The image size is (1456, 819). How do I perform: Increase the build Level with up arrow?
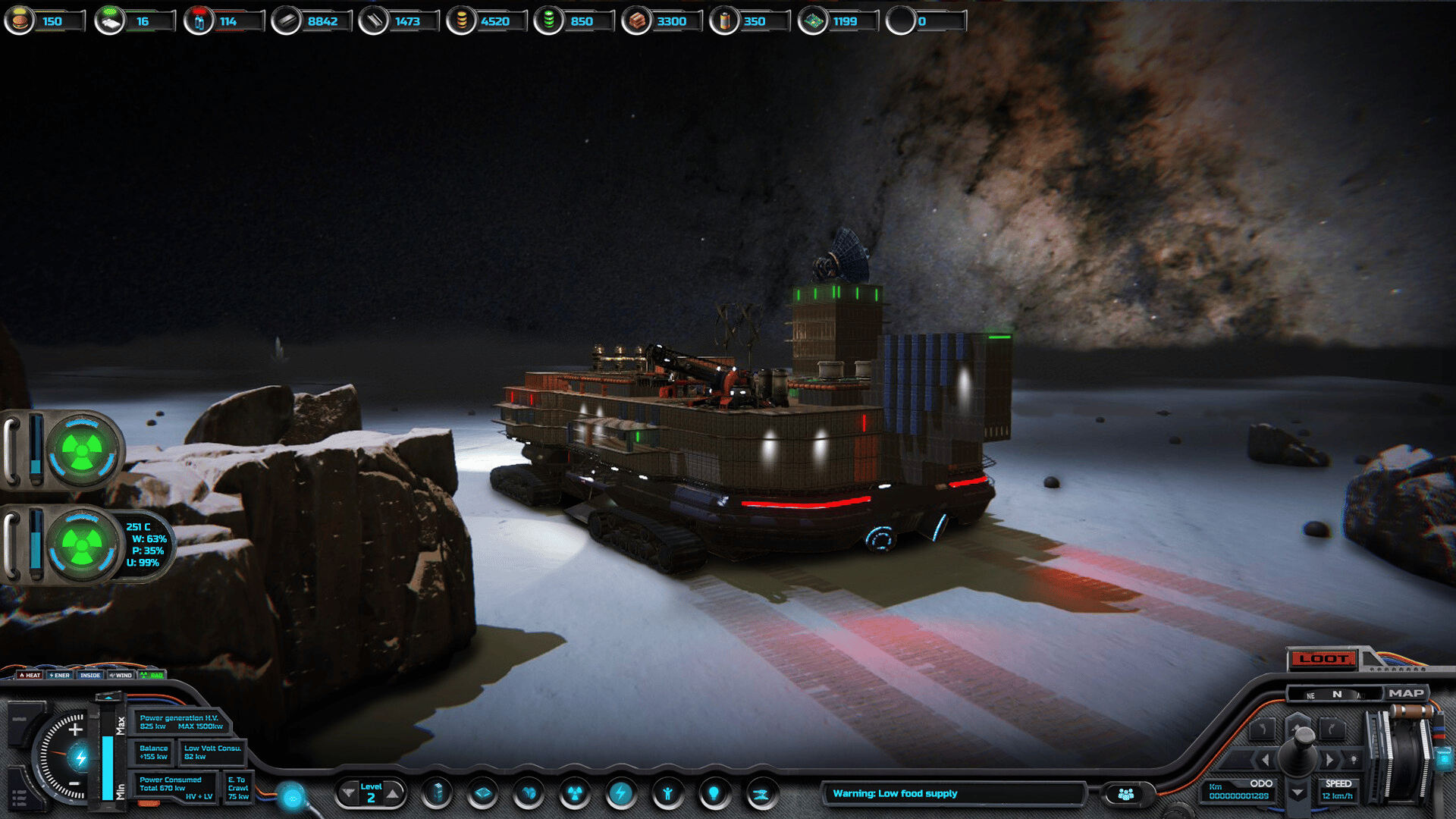(x=393, y=794)
